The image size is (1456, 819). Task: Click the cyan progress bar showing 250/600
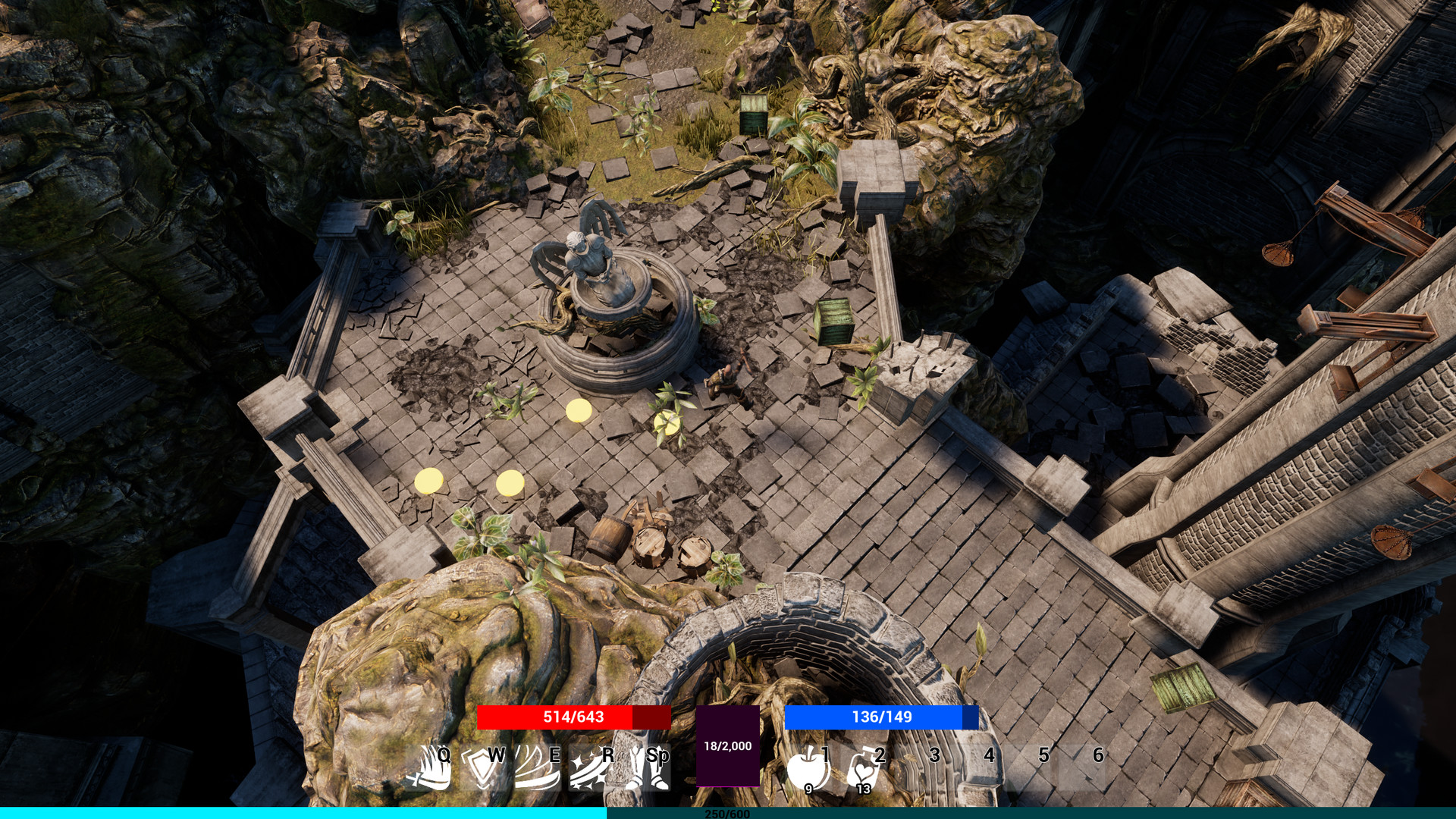pos(726,814)
